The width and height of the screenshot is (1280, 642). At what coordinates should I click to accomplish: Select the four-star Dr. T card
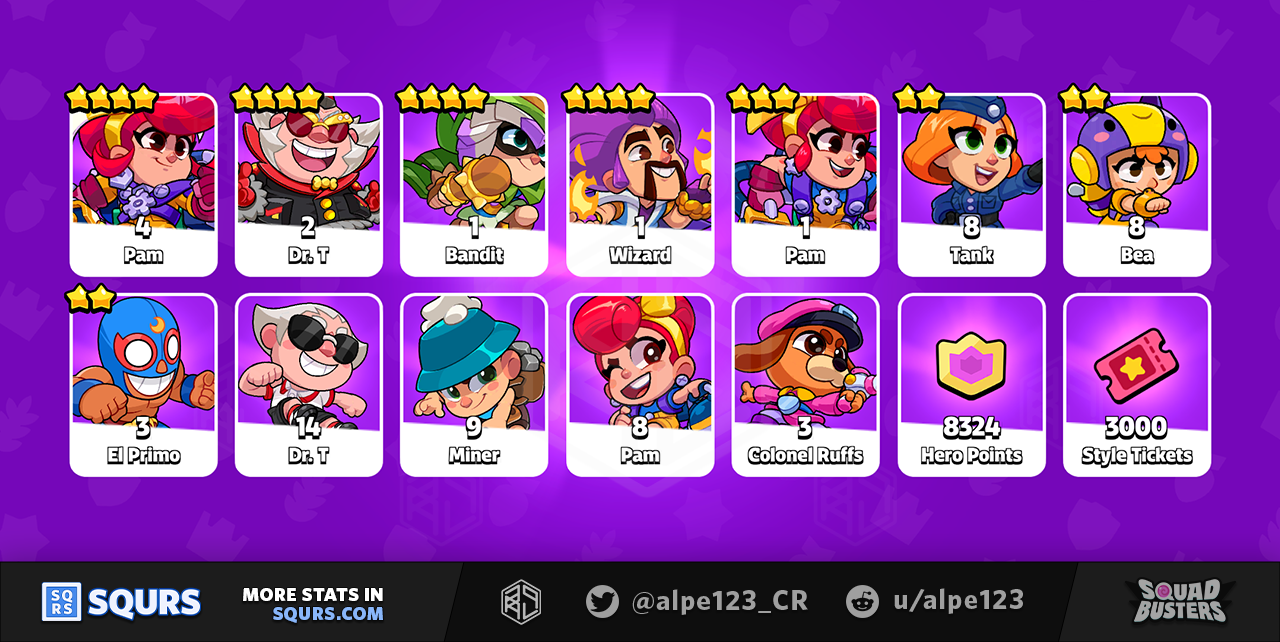point(309,185)
